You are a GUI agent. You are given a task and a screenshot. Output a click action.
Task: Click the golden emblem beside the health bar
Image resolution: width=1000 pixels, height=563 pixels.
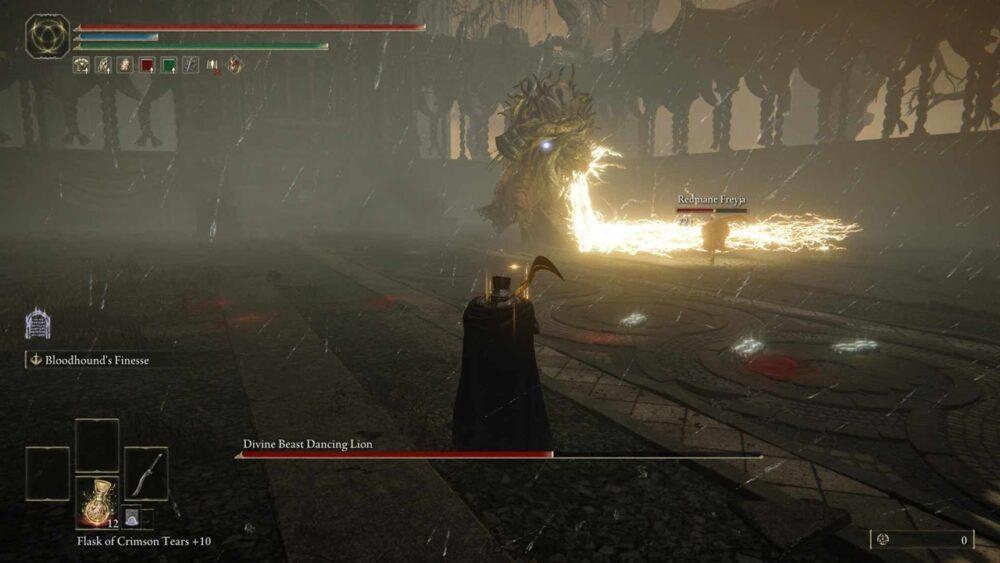pyautogui.click(x=47, y=36)
